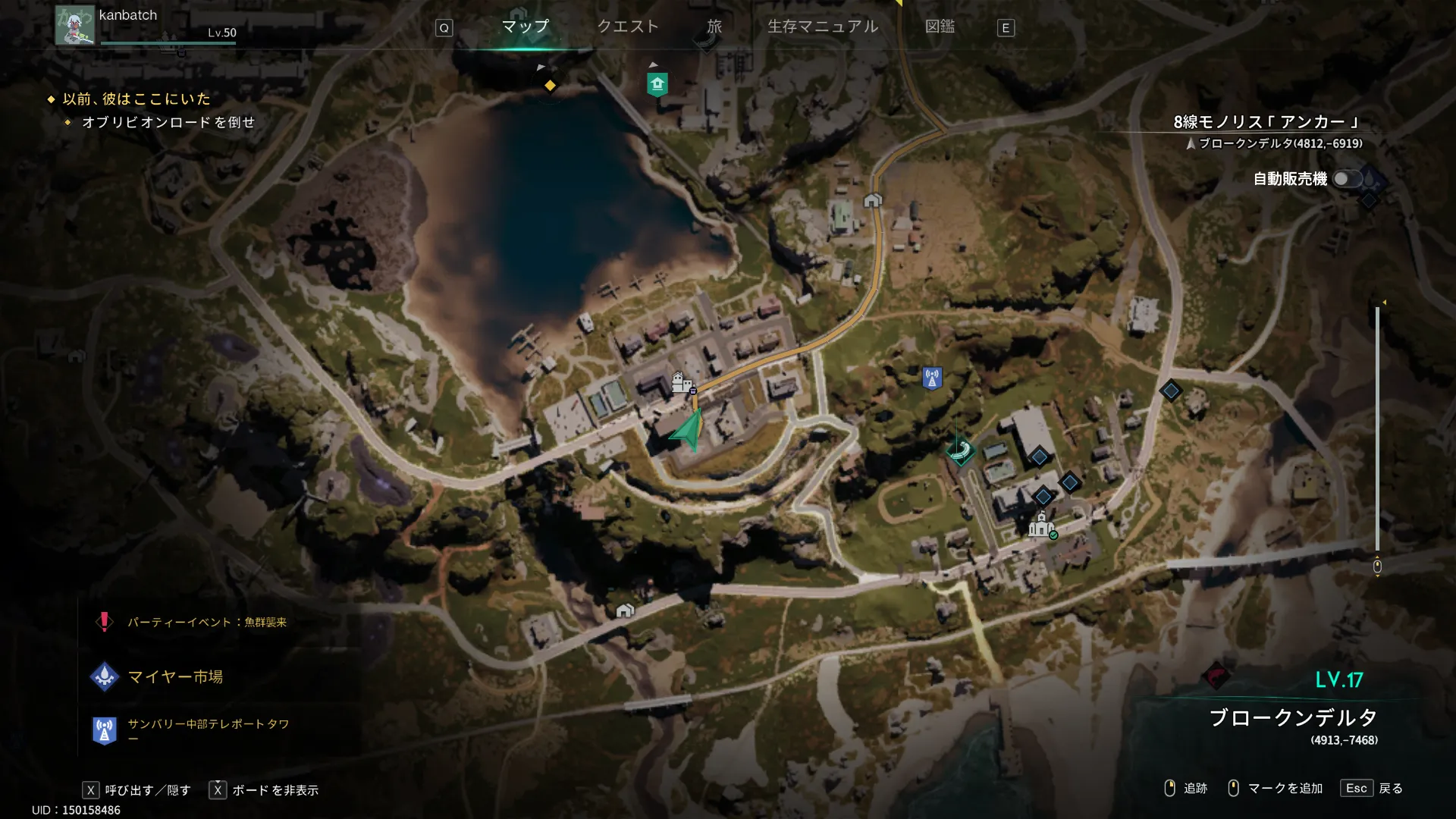This screenshot has width=1456, height=819.
Task: Click the green player arrow marker
Action: point(688,431)
